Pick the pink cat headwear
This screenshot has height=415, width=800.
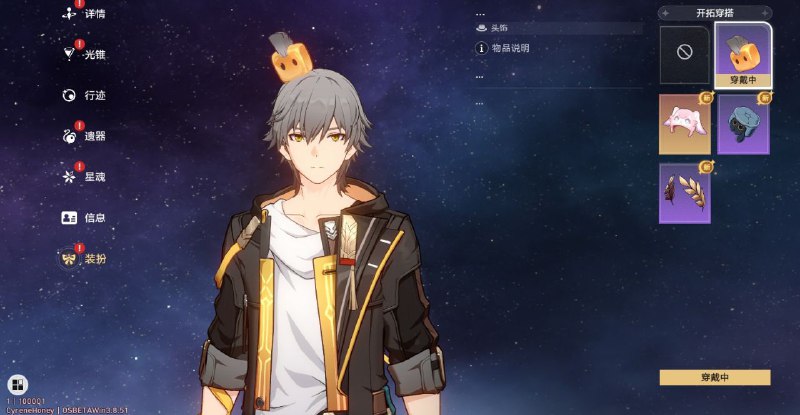pyautogui.click(x=685, y=124)
